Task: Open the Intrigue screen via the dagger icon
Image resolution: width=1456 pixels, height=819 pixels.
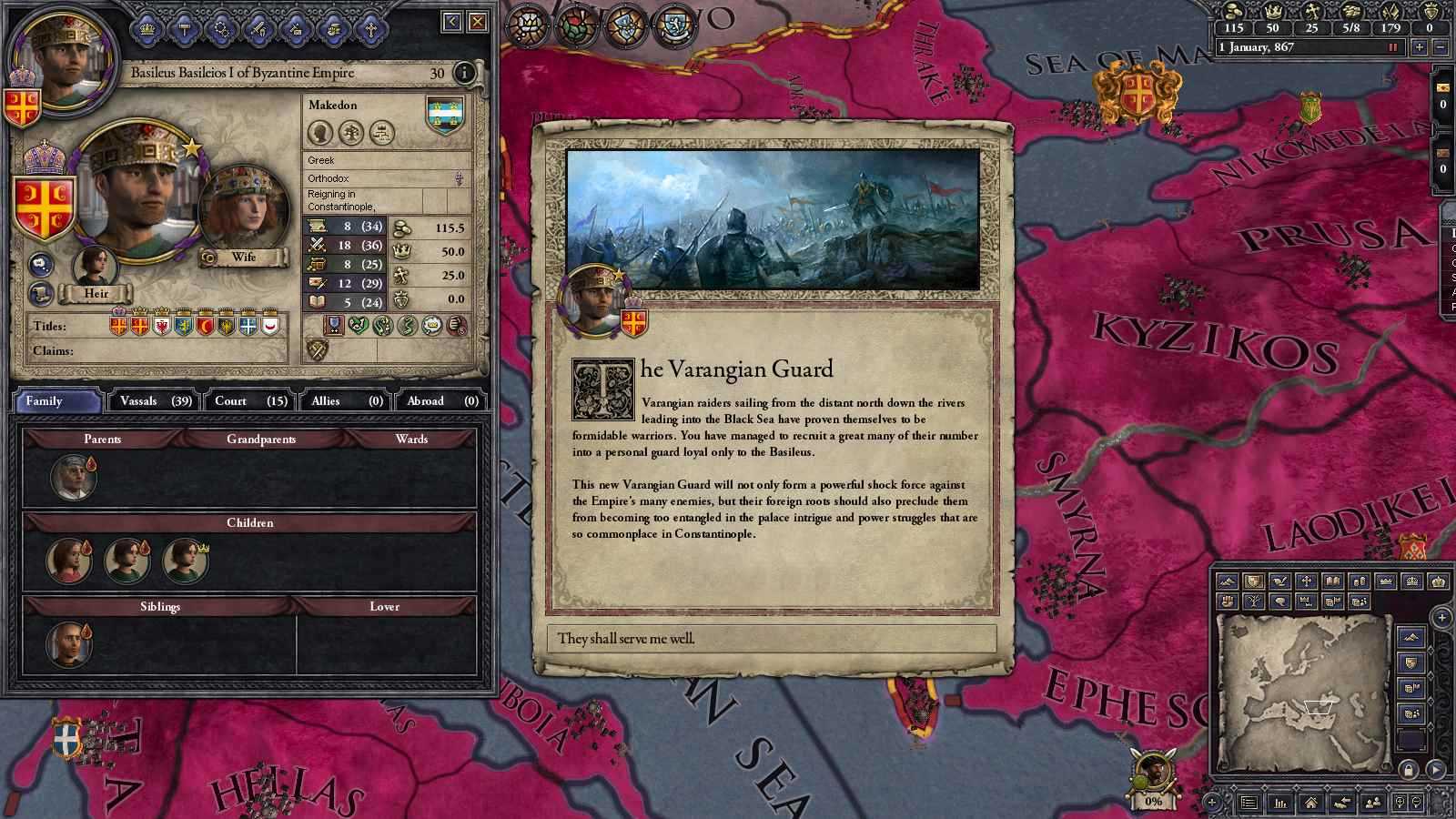Action: (222, 31)
